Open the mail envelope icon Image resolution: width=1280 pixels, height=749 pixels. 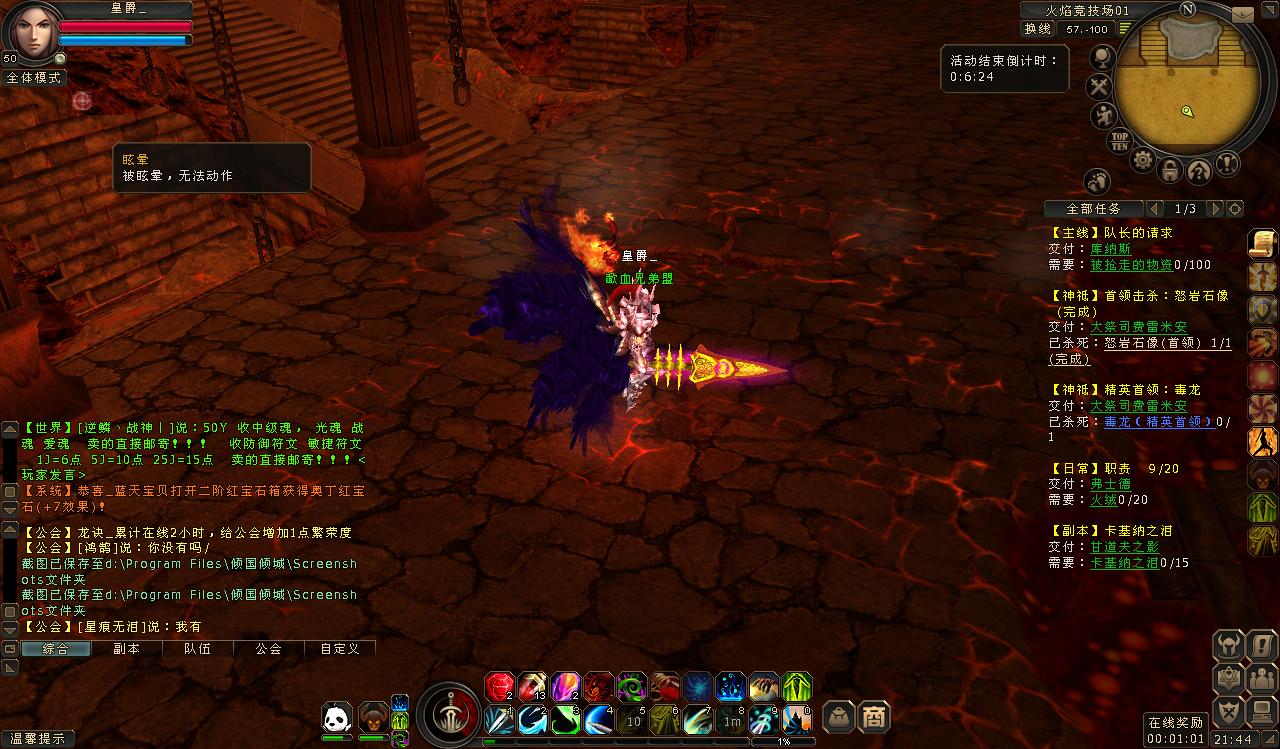tap(1242, 15)
